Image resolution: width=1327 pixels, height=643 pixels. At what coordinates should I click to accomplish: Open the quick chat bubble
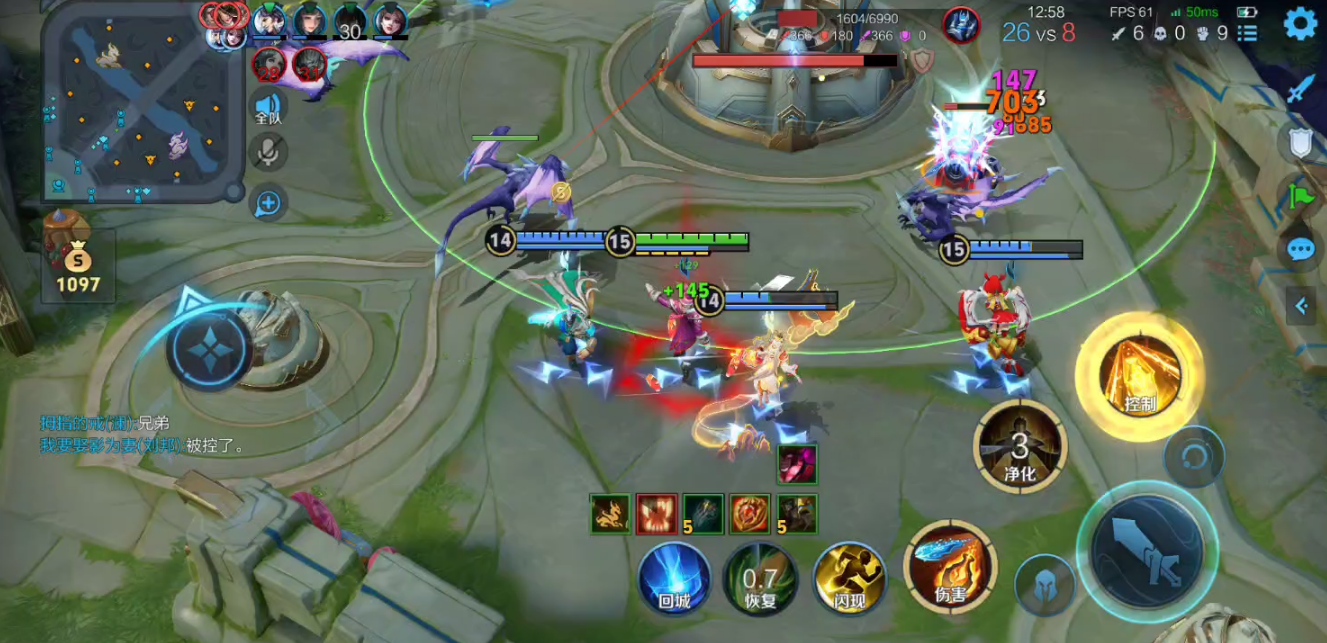tap(1300, 249)
